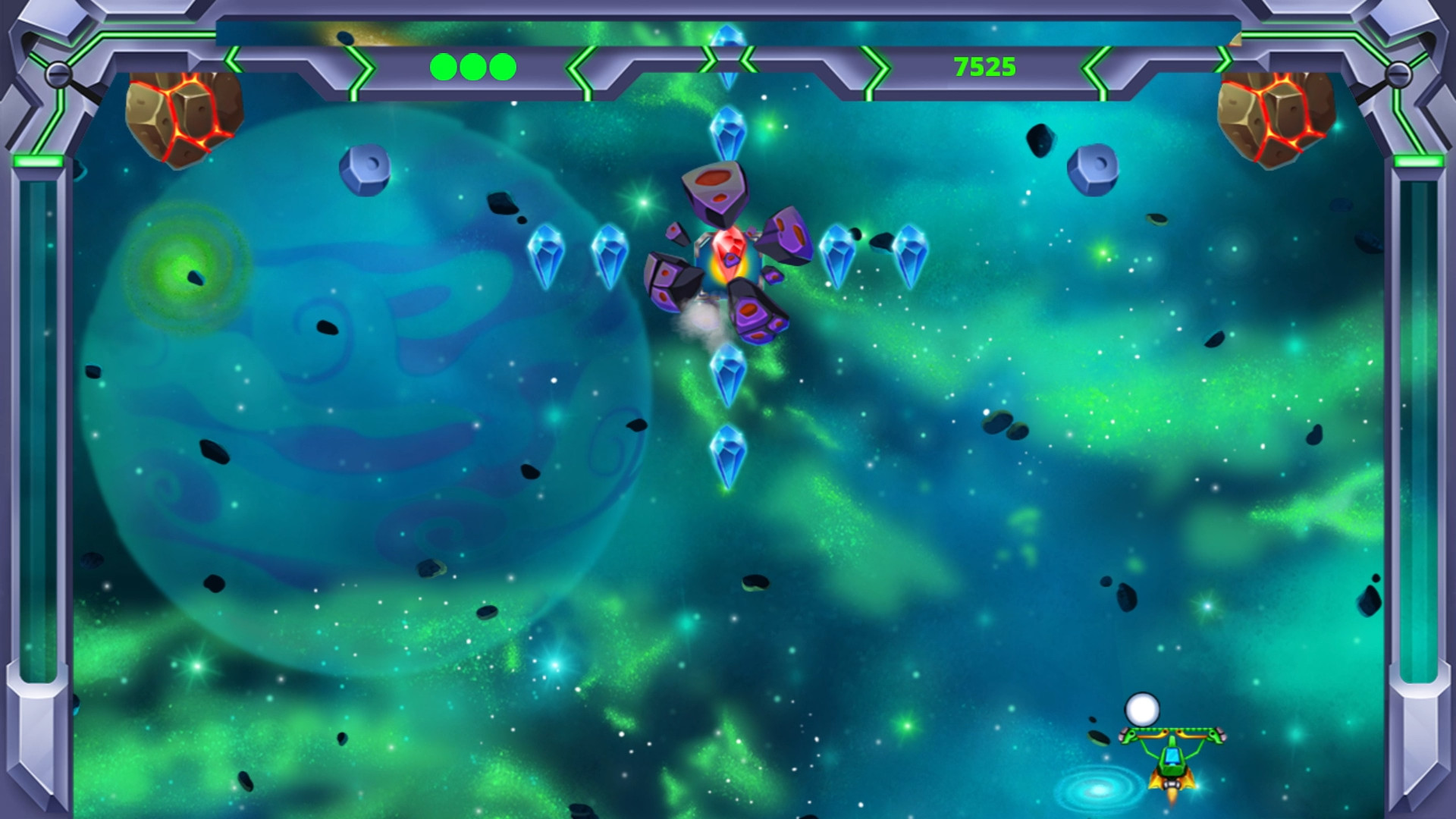Click the gray rock near the planet top
1456x819 pixels.
364,171
